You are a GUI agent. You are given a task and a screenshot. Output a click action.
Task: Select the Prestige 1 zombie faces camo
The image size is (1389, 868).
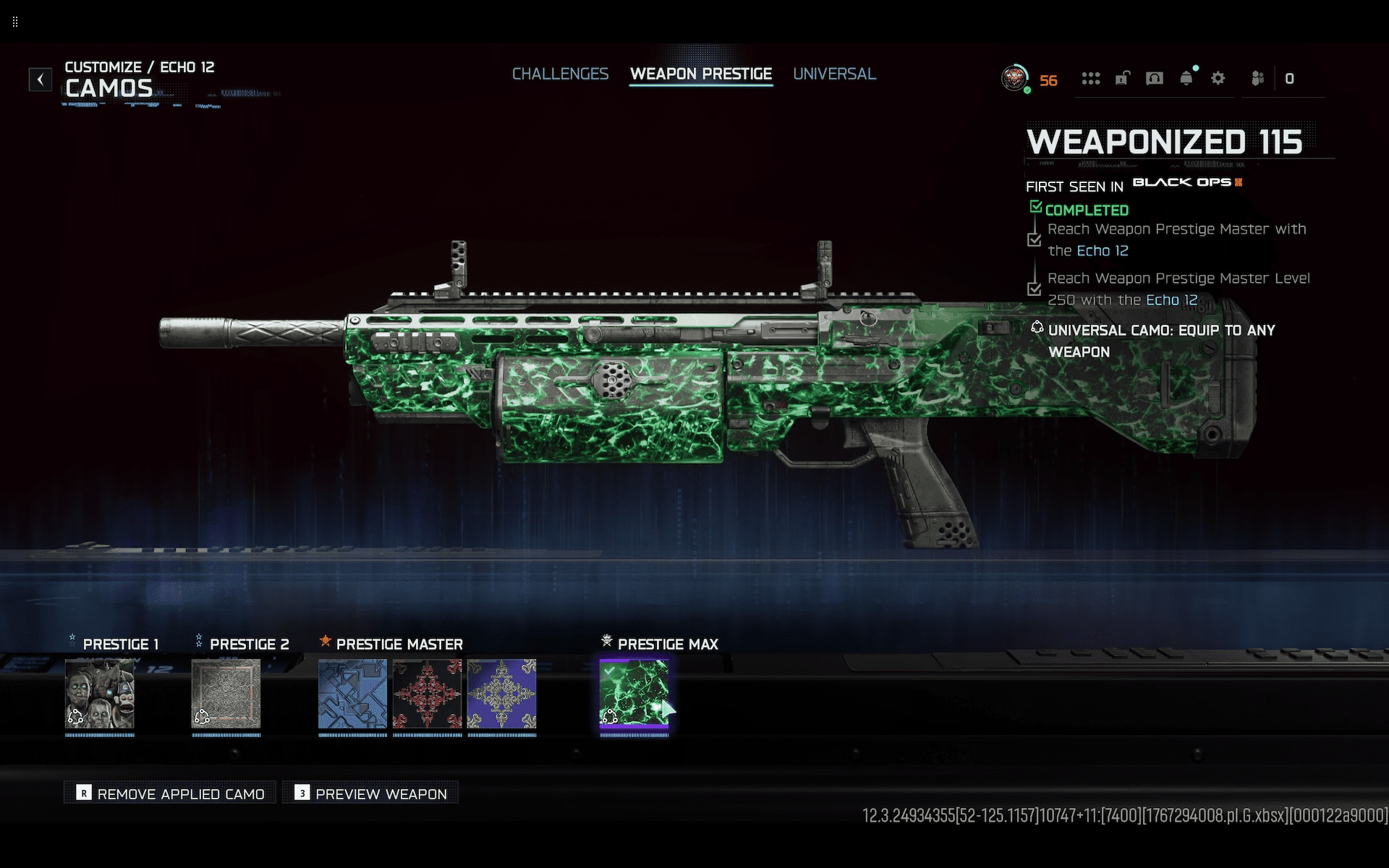(x=100, y=693)
